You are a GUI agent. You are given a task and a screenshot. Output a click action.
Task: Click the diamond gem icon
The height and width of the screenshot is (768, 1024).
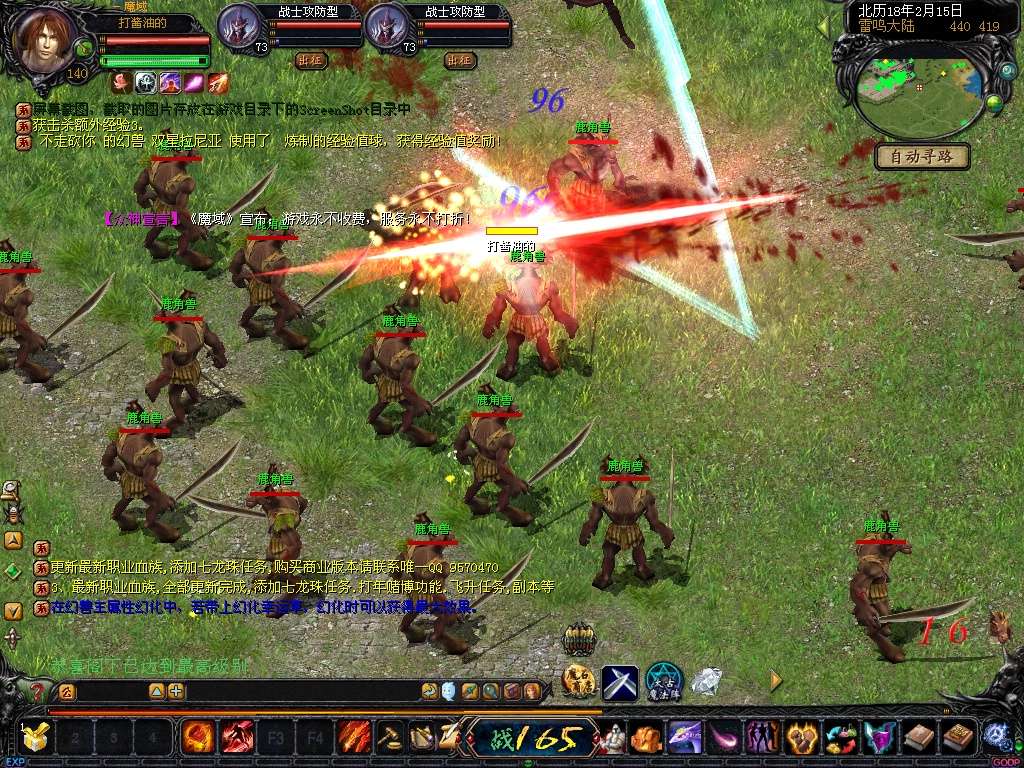pyautogui.click(x=707, y=682)
